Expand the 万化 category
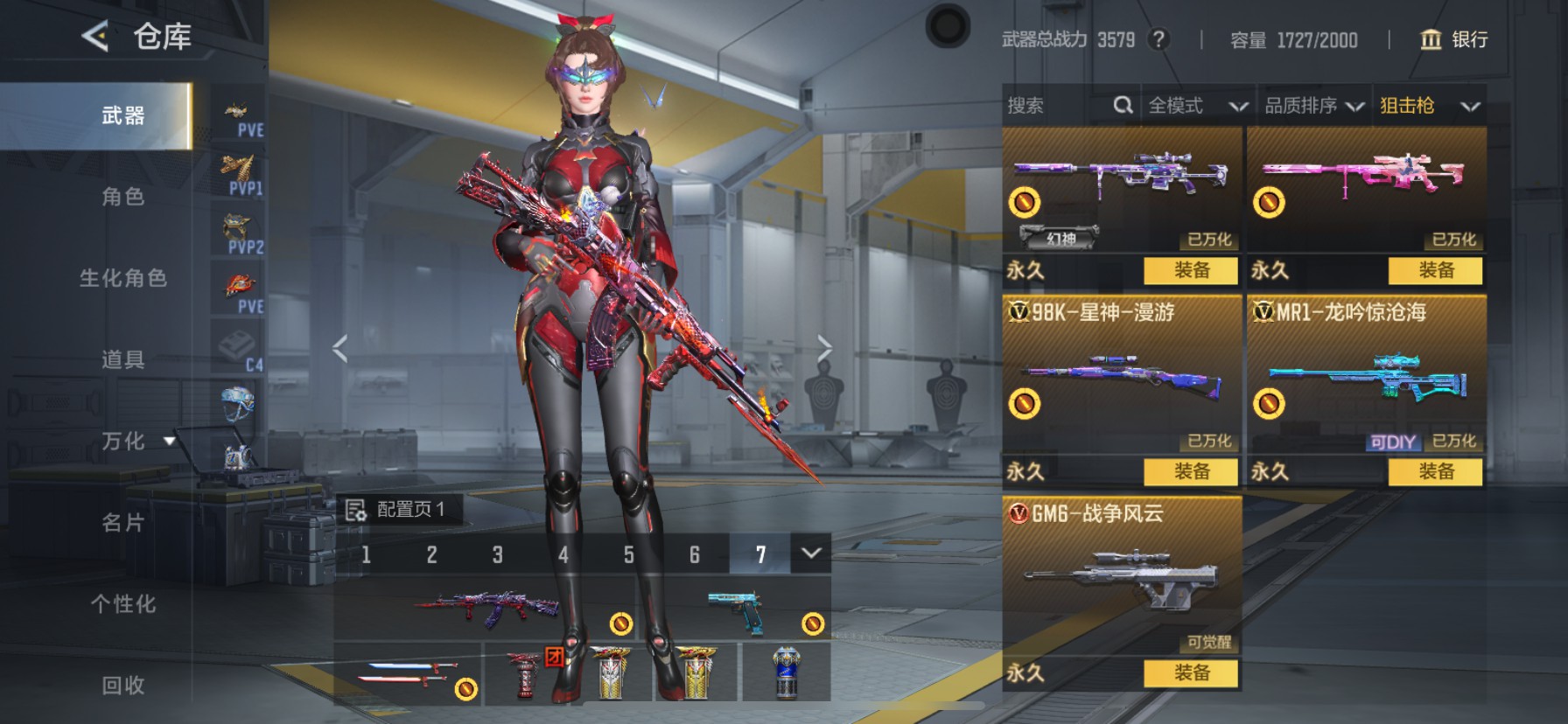1568x724 pixels. click(136, 441)
